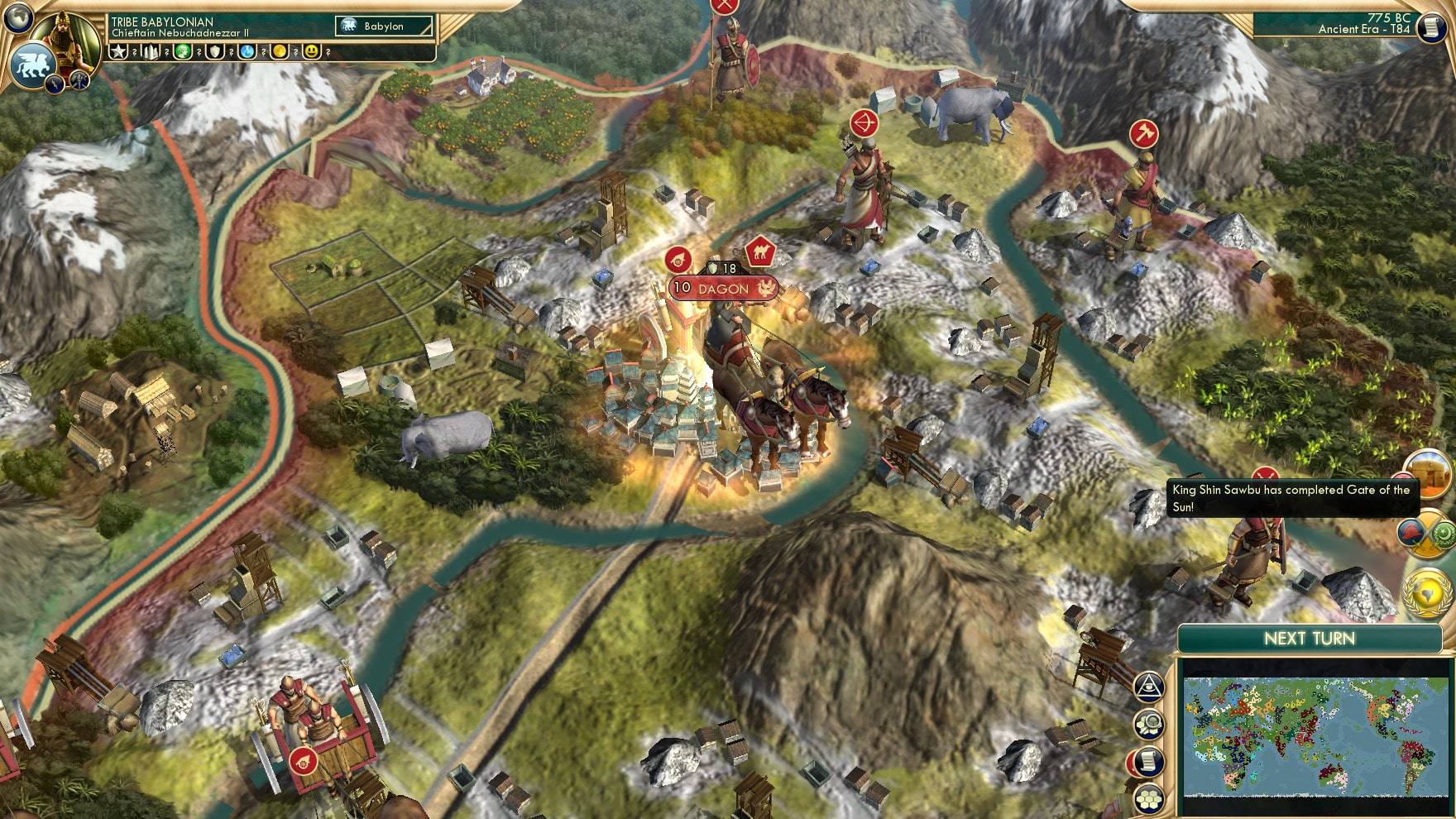Open the notification log scroll beside the minimap
The height and width of the screenshot is (819, 1456).
(x=1148, y=760)
